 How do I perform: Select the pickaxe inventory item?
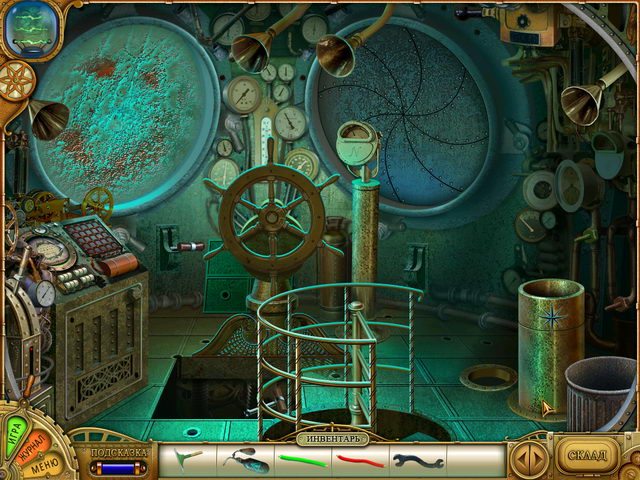click(x=185, y=459)
